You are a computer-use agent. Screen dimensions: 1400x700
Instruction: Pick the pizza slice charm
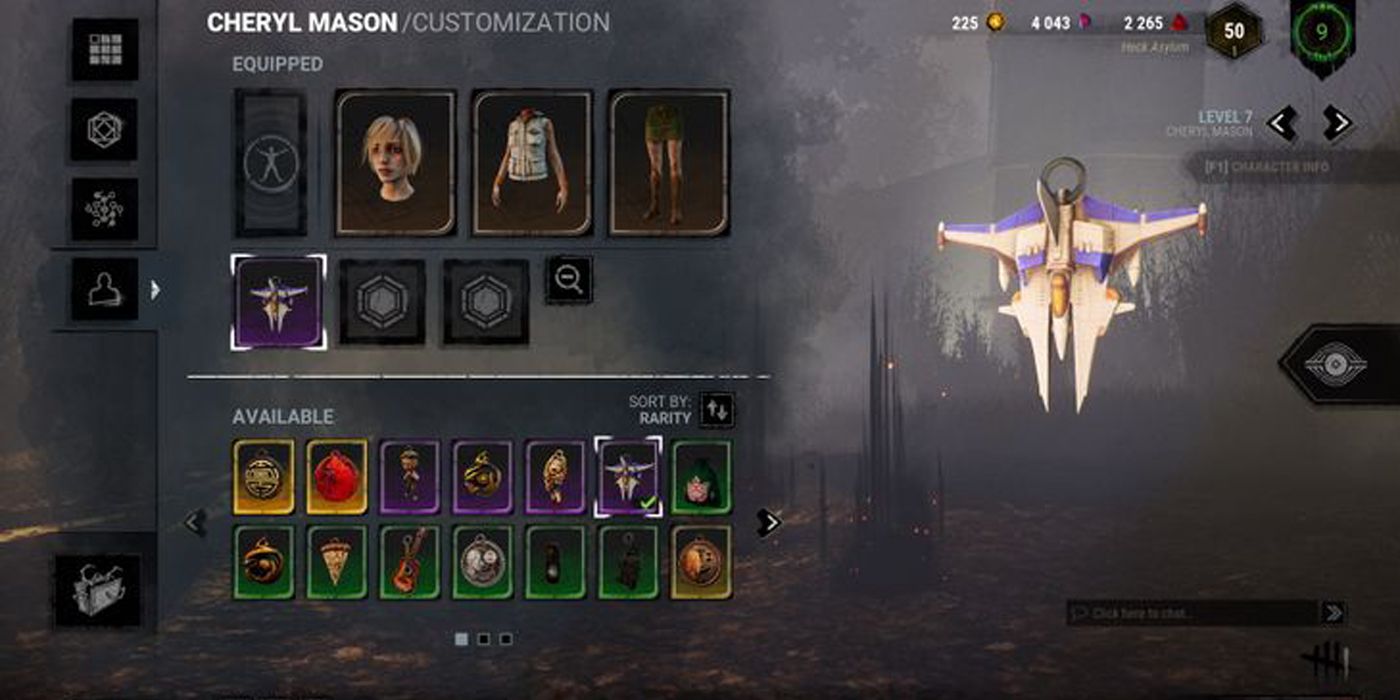(337, 562)
